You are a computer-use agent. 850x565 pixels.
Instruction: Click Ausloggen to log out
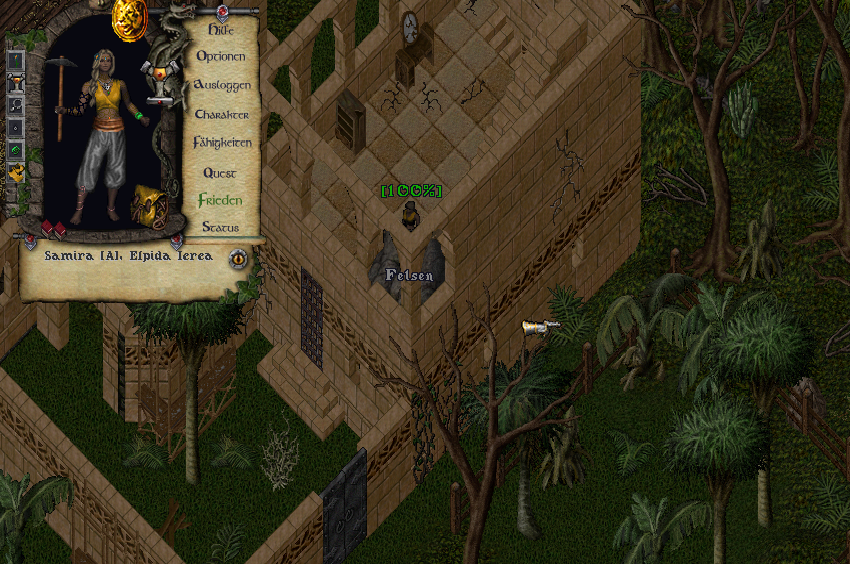222,86
